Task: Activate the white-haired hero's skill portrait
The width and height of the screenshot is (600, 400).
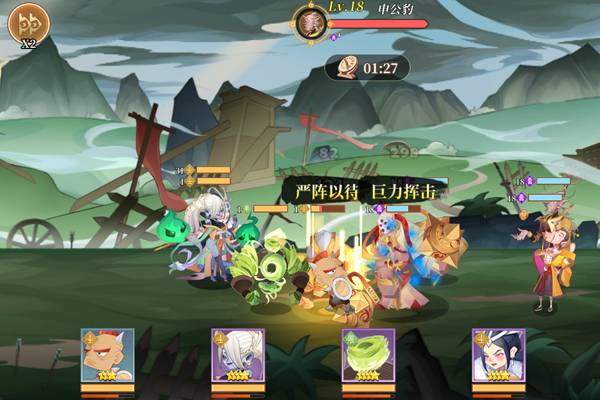Action: (x=237, y=355)
